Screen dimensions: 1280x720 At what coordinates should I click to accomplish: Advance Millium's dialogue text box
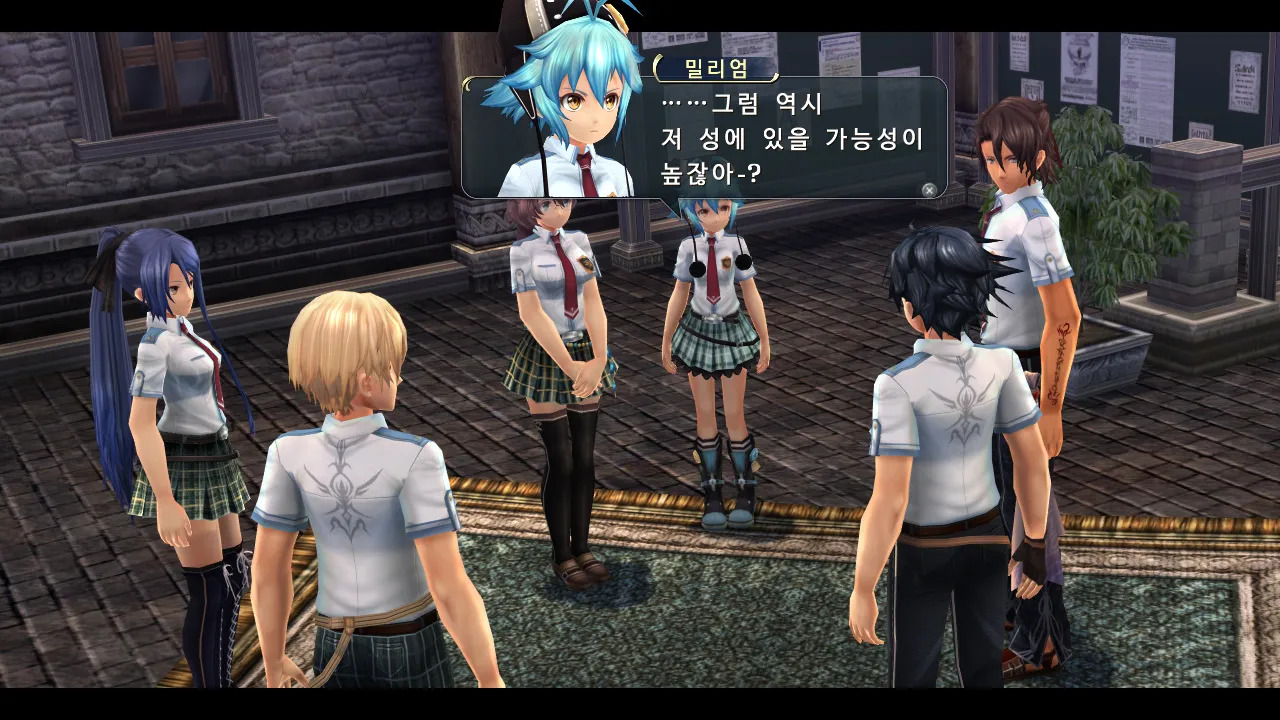[929, 190]
